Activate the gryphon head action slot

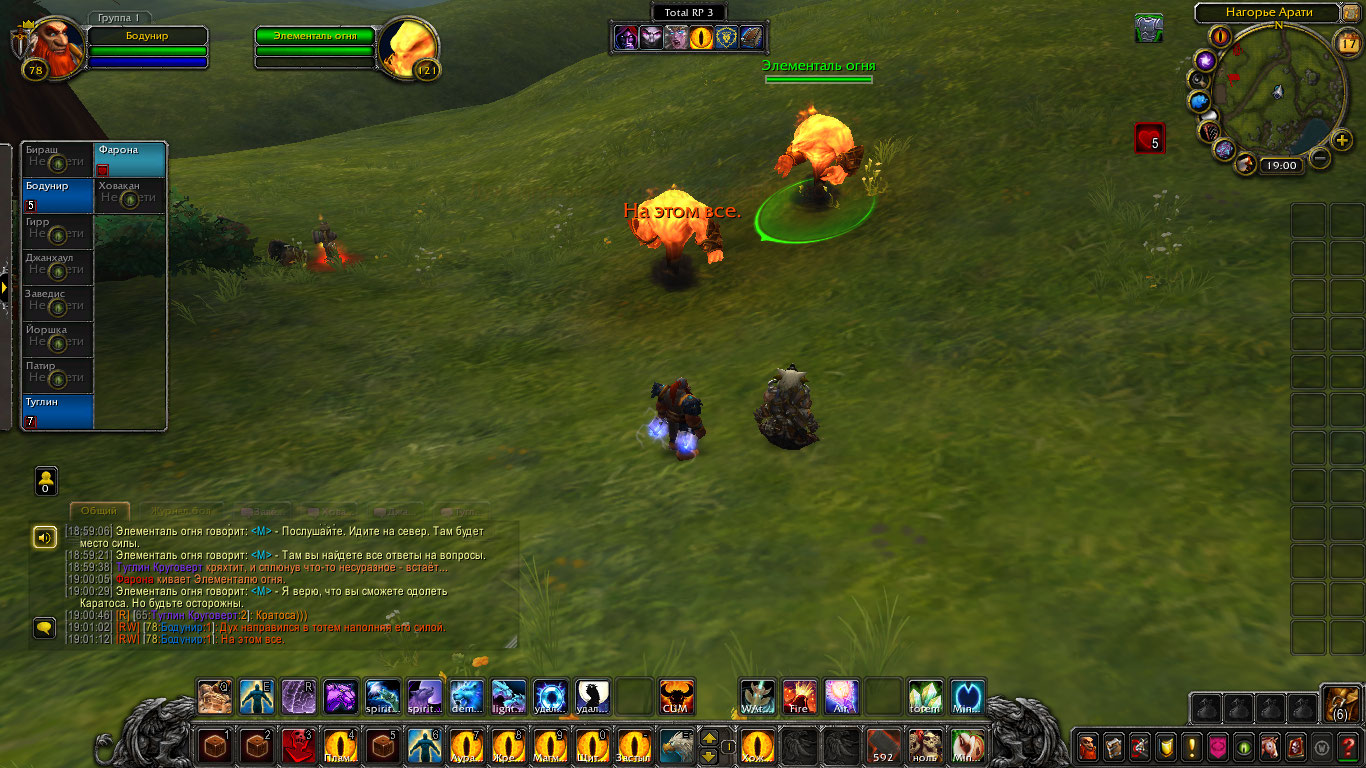(677, 745)
